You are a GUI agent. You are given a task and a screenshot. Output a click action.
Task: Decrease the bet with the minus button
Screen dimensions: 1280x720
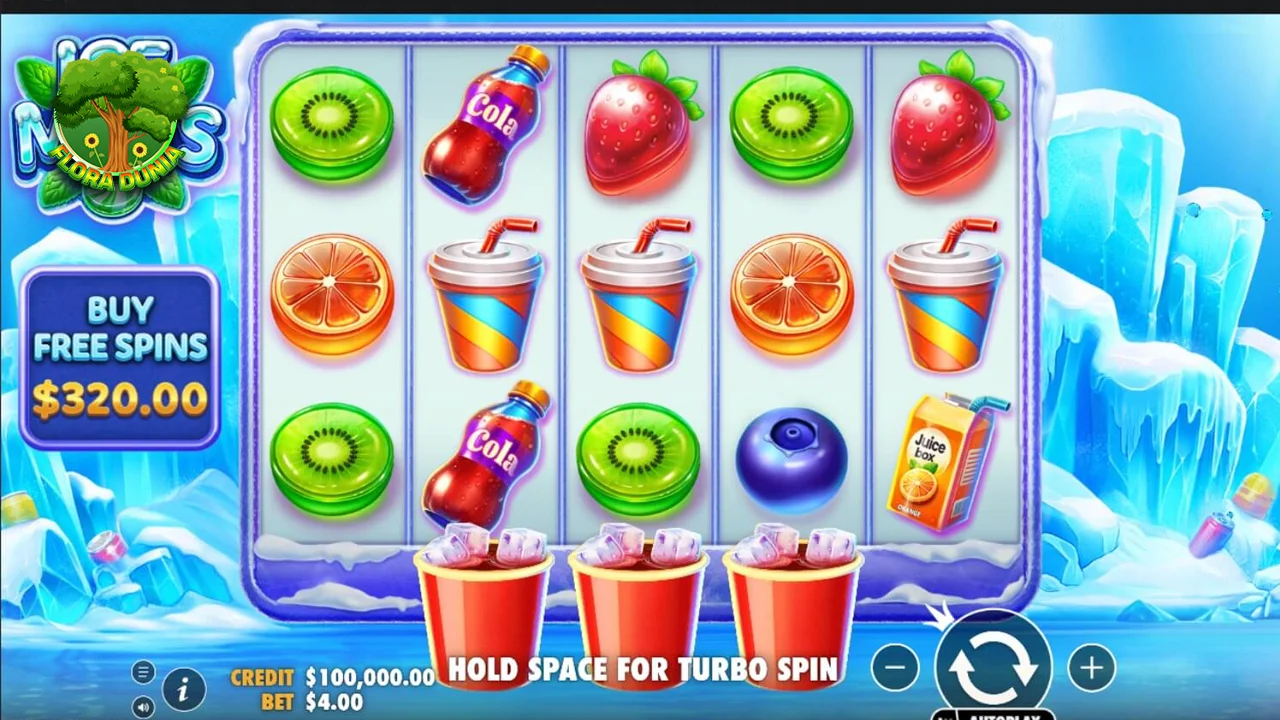point(895,668)
